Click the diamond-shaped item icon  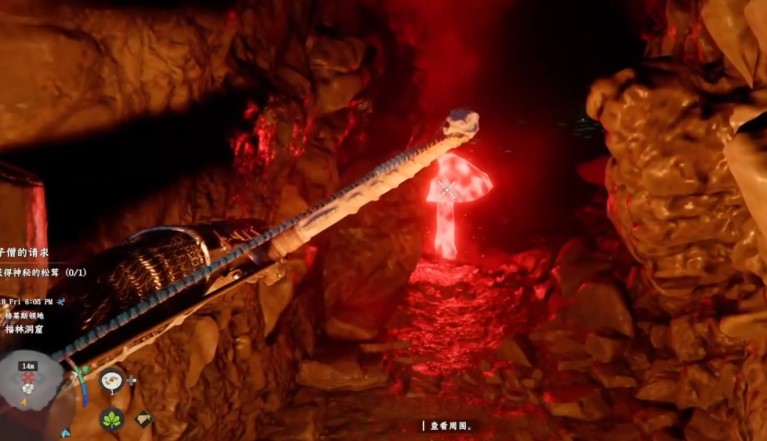coord(143,420)
